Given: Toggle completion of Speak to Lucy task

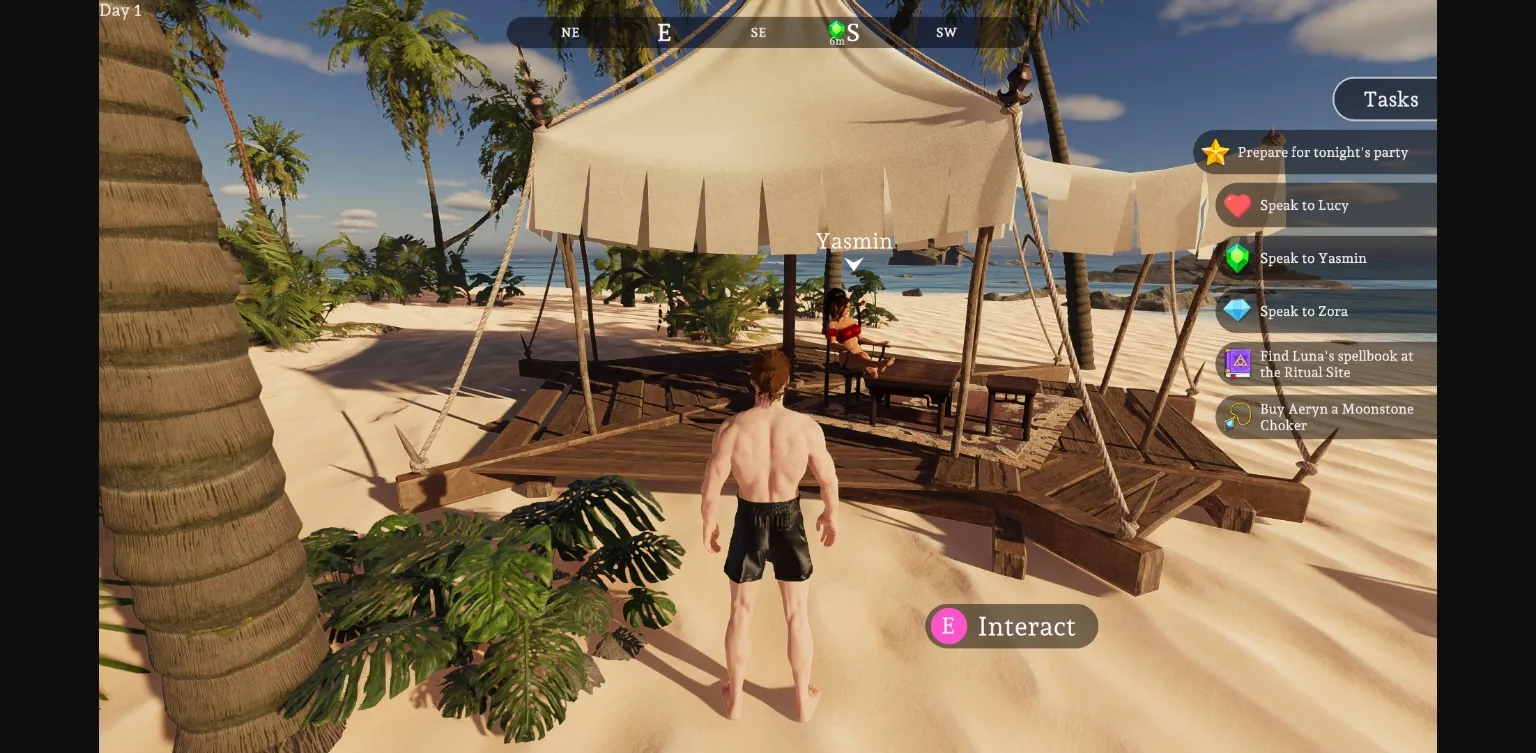Looking at the screenshot, I should point(1304,205).
